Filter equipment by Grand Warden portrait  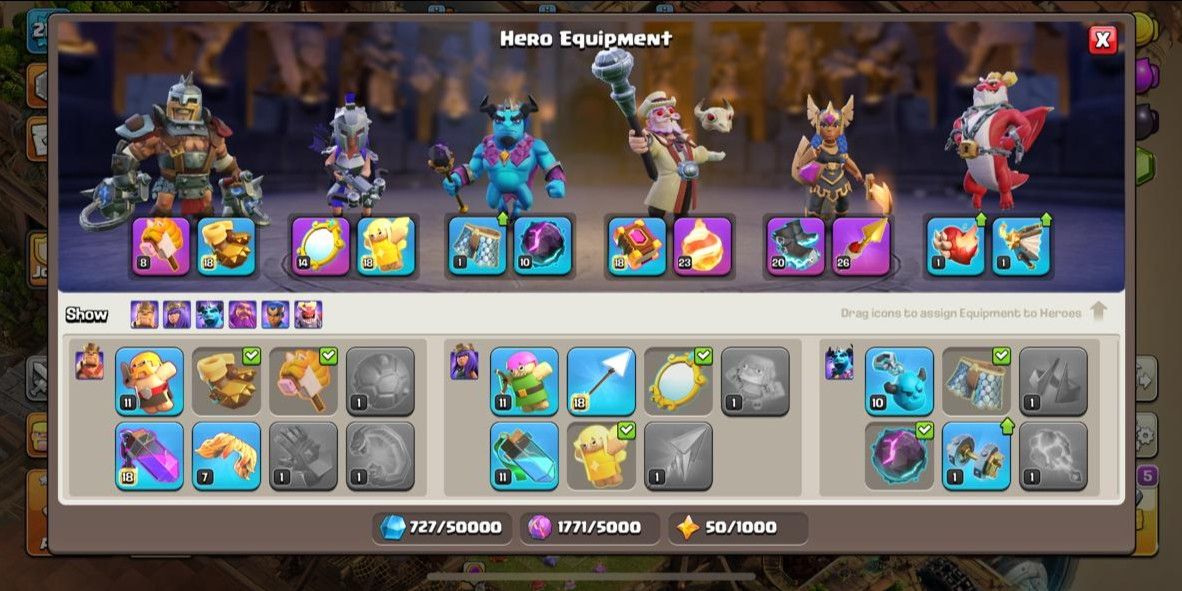click(242, 315)
